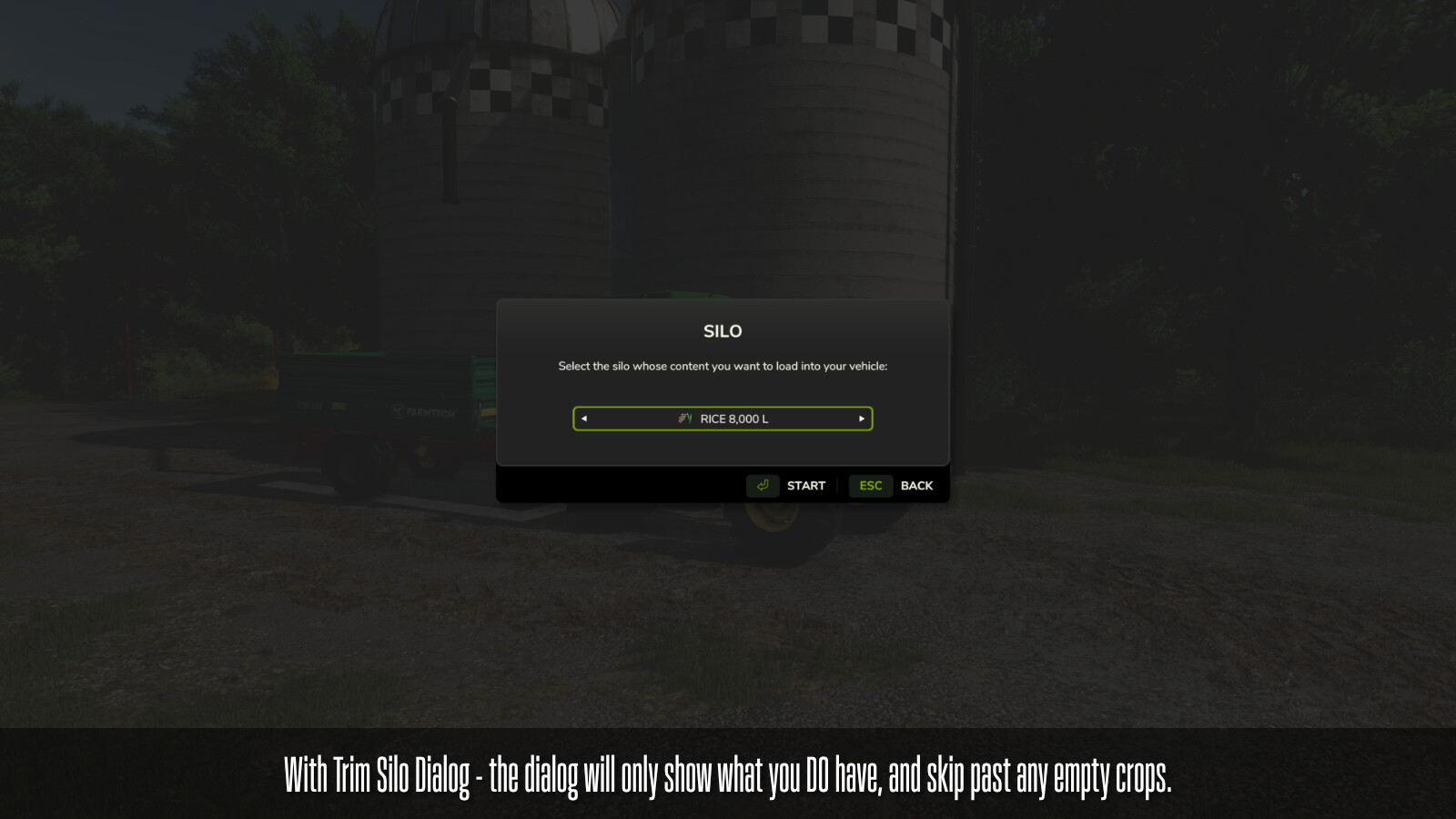
Task: Step backward through silo contents with the left chevron
Action: pos(584,419)
